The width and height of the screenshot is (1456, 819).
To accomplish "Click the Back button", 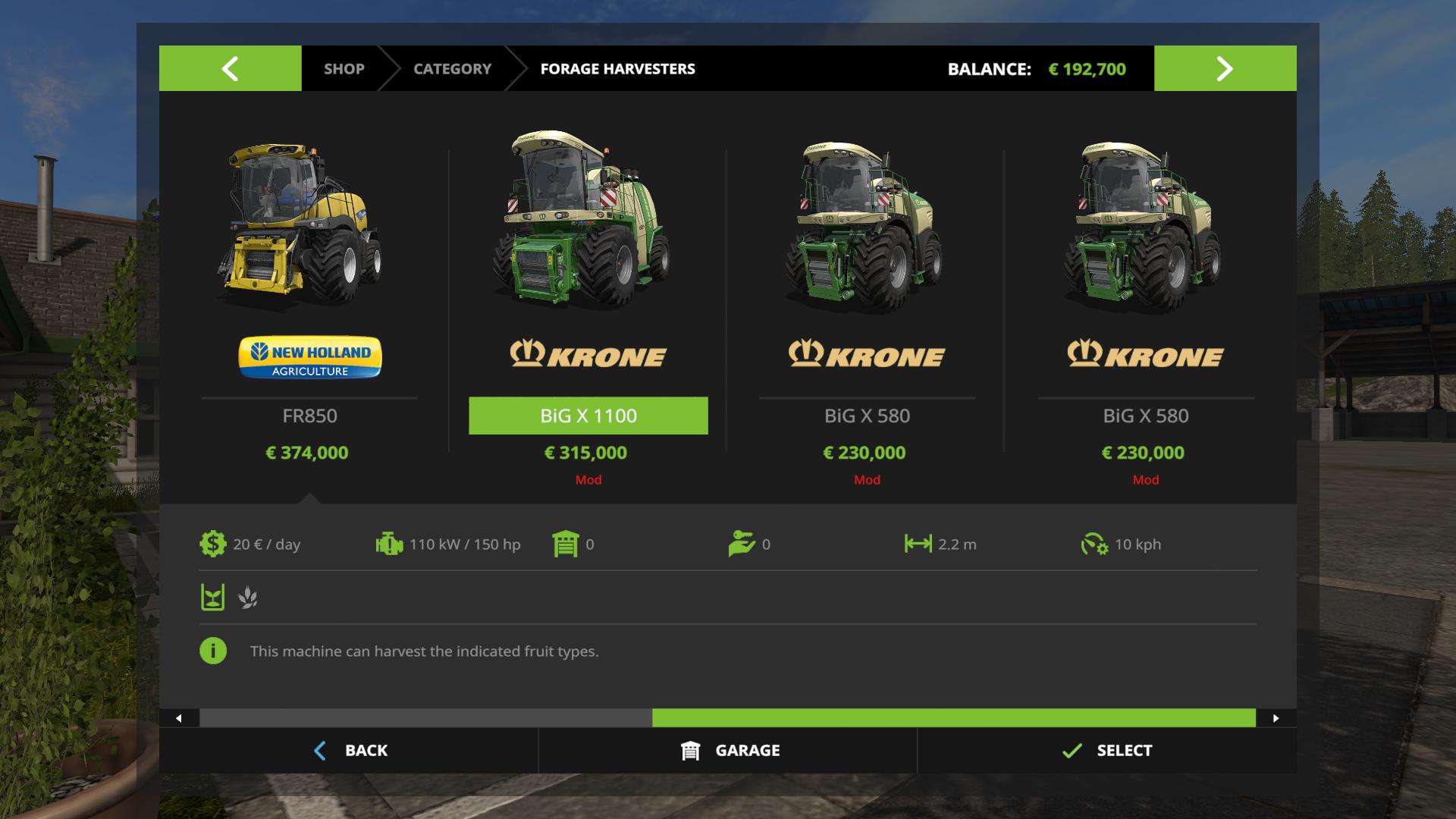I will (x=350, y=751).
